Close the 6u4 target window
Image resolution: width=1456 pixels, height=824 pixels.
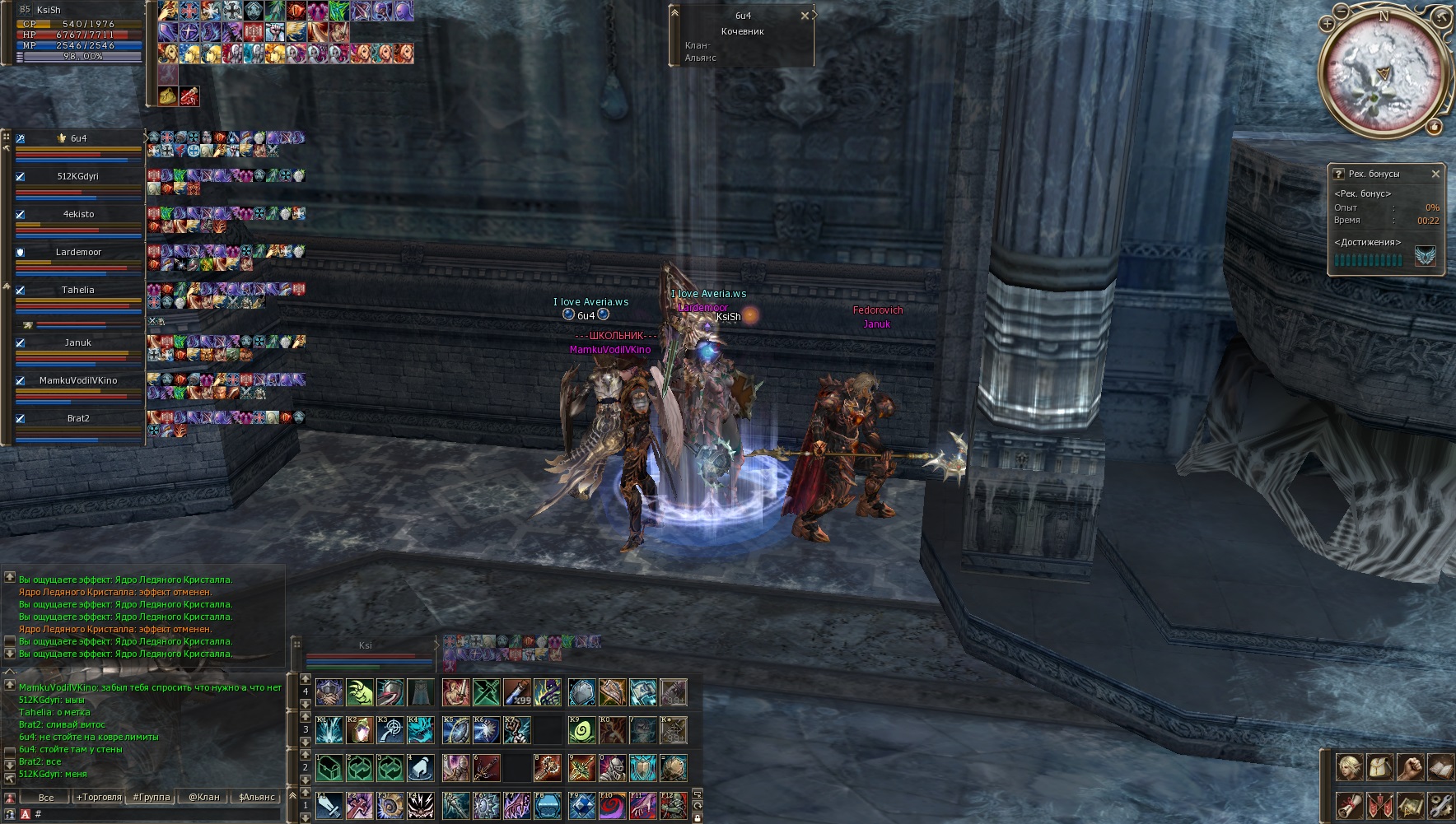click(805, 16)
